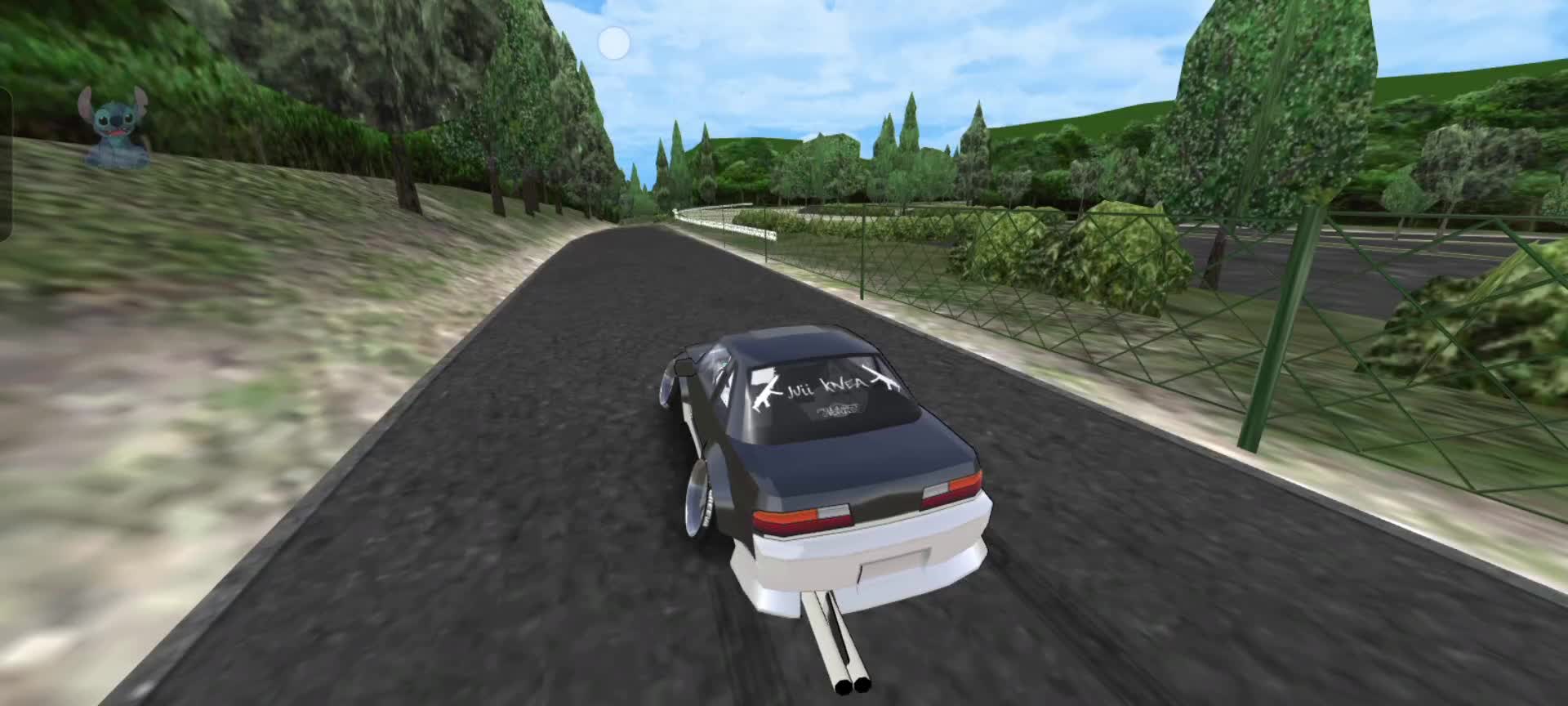This screenshot has width=1568, height=706.
Task: Tap the floating Stitch overlay icon
Action: click(x=114, y=127)
